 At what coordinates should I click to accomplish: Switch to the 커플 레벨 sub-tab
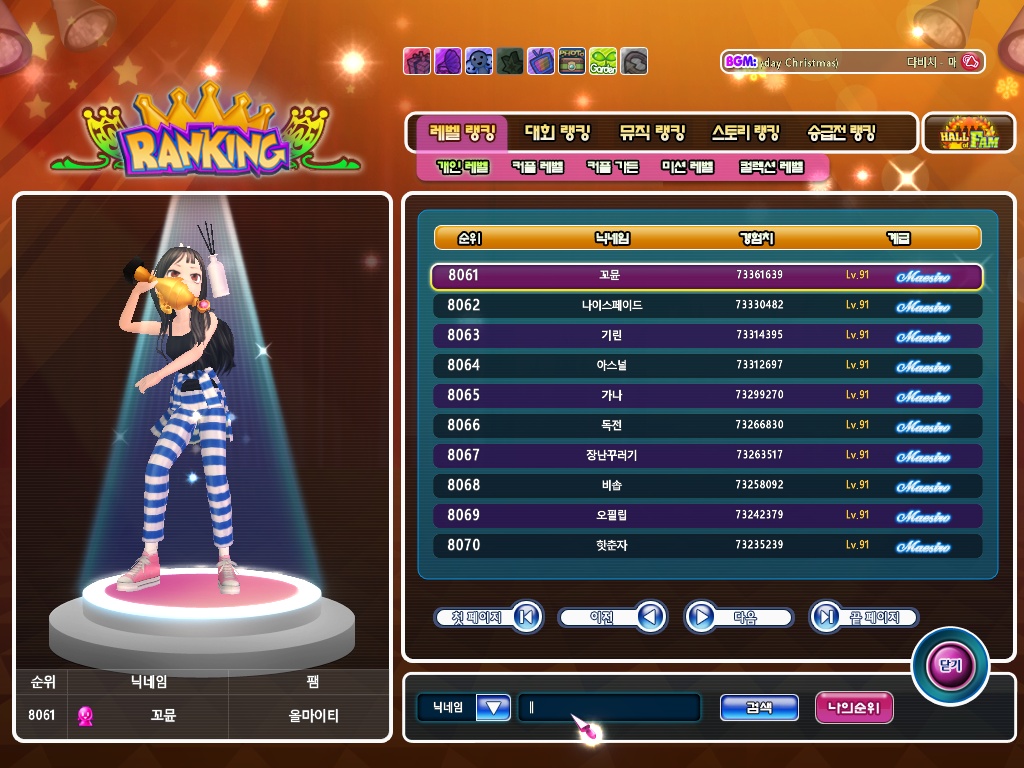[537, 167]
